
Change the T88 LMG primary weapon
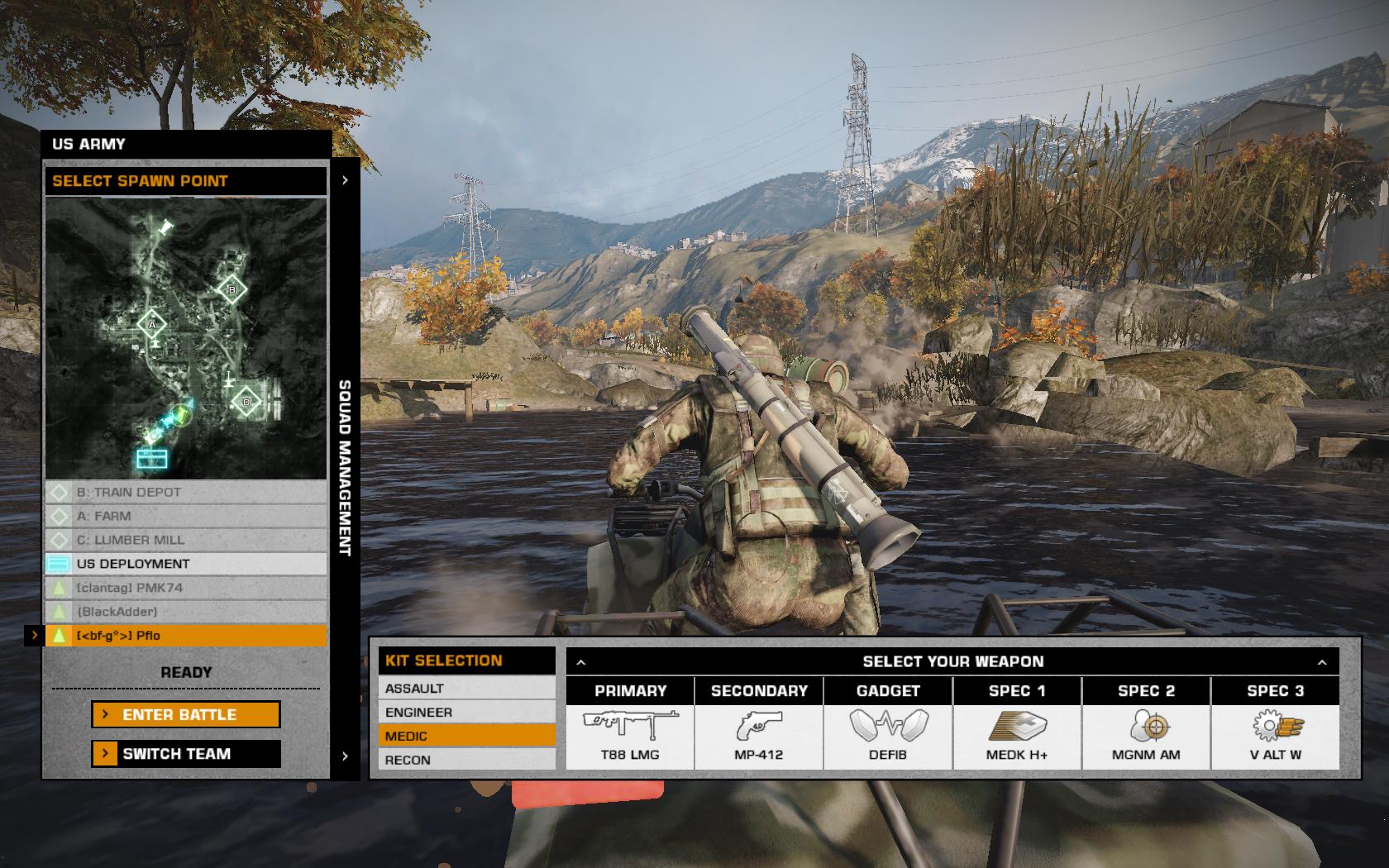tap(630, 735)
